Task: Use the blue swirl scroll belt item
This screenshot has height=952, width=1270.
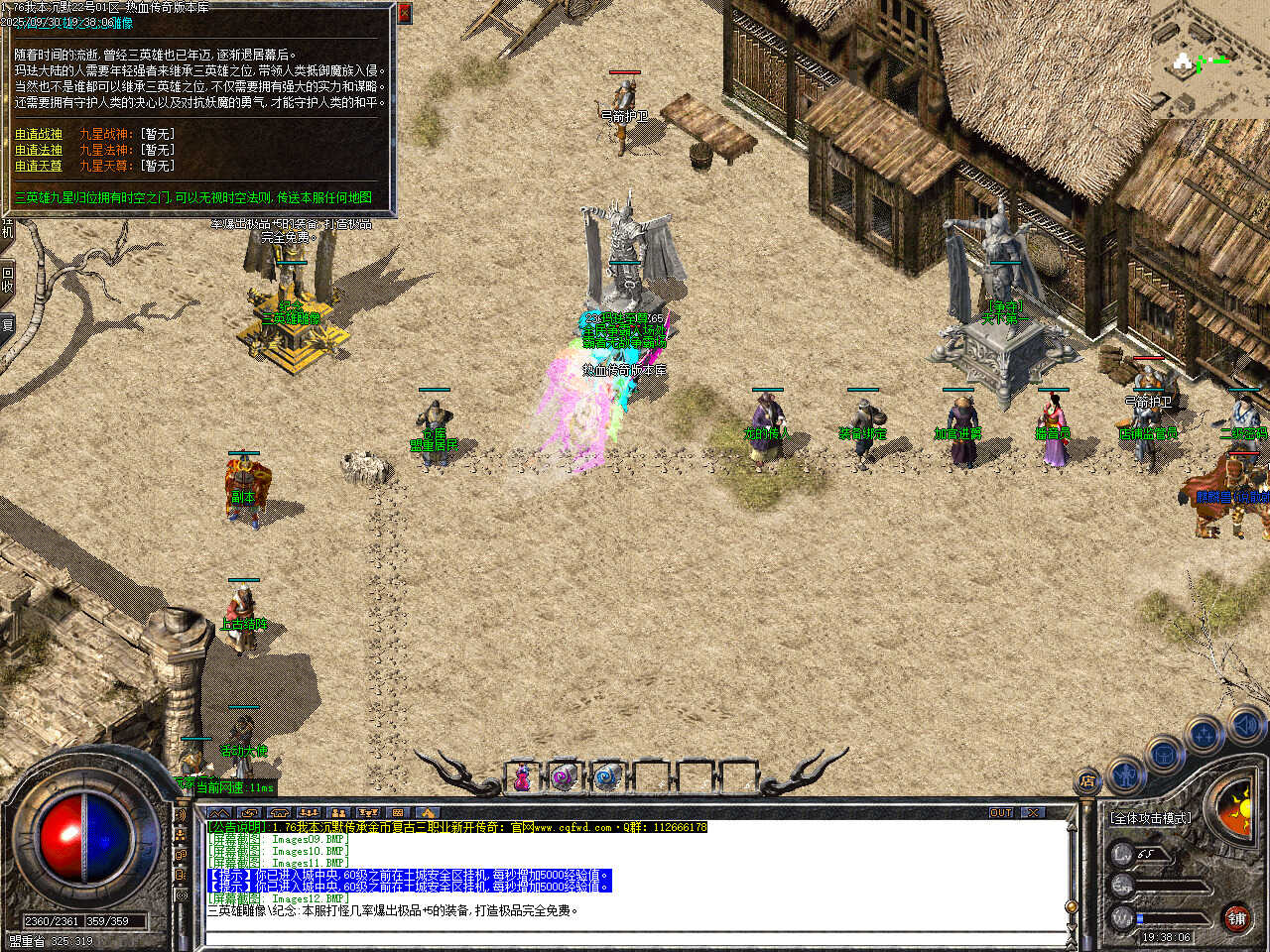Action: click(x=607, y=778)
